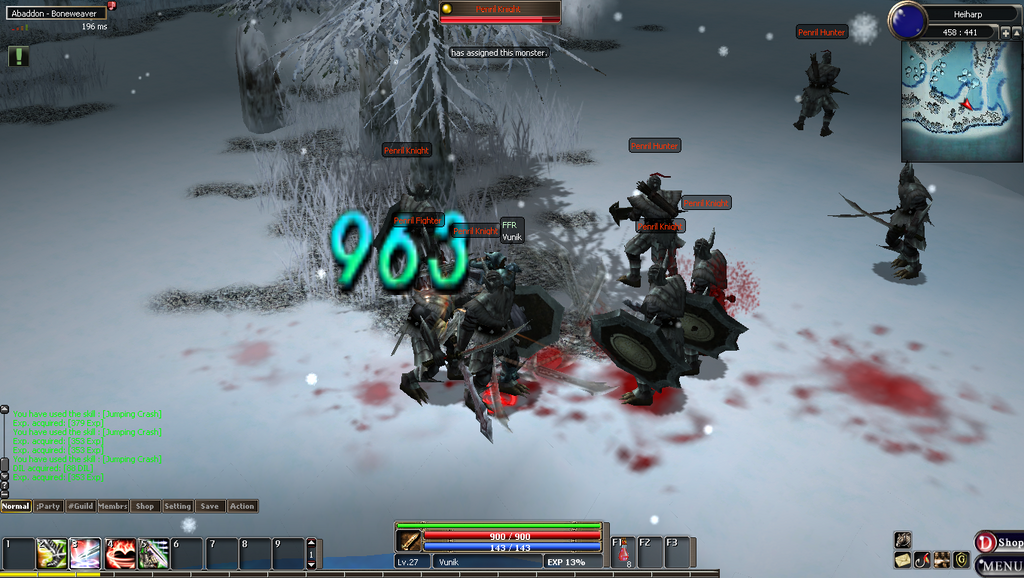This screenshot has height=578, width=1024.
Task: Open the MENU button
Action: point(998,566)
